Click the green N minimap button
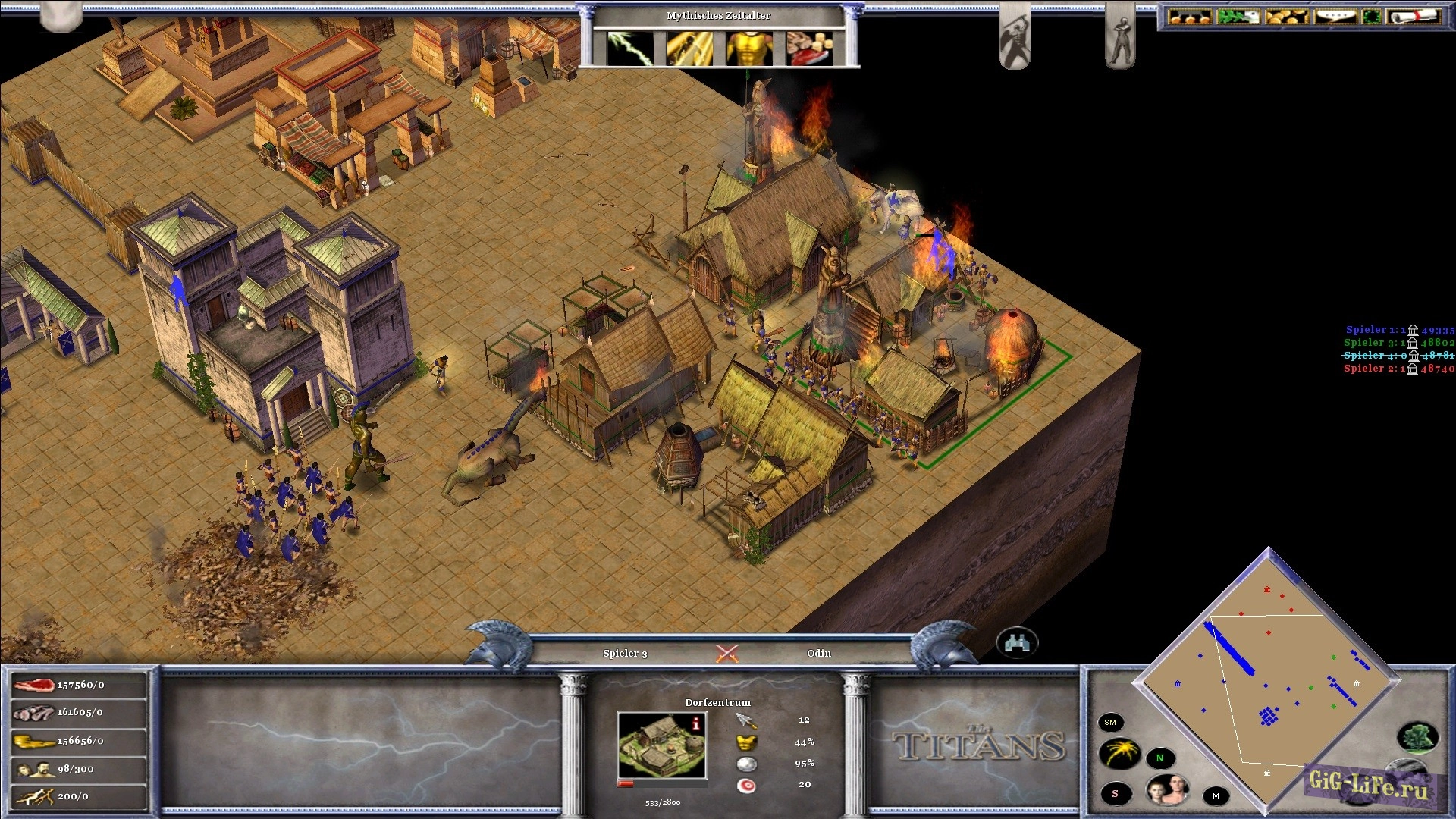The height and width of the screenshot is (819, 1456). point(1159,758)
